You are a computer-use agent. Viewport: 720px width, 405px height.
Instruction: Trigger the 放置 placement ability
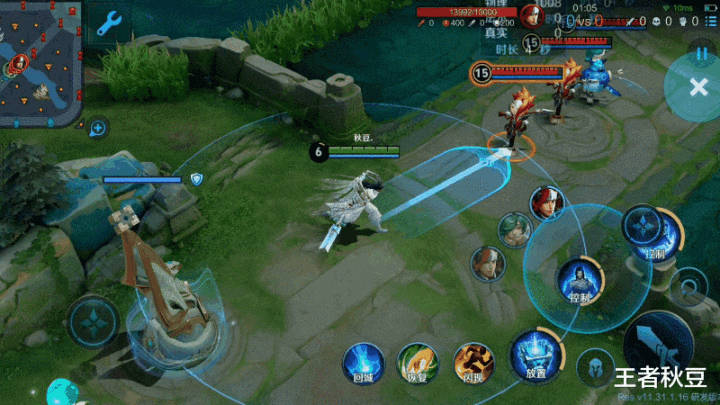[535, 357]
